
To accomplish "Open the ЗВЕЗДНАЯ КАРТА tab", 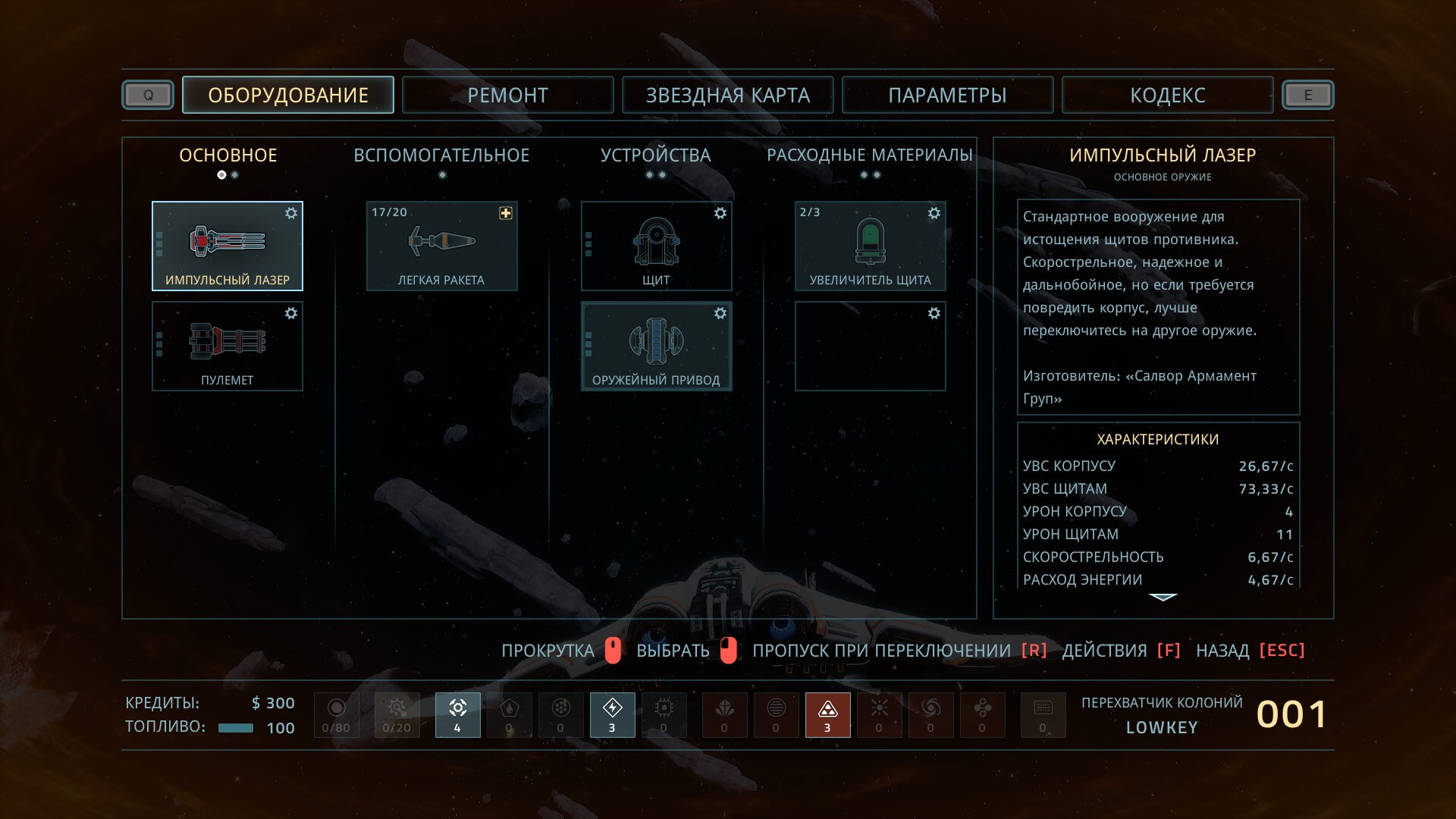I will tap(727, 96).
